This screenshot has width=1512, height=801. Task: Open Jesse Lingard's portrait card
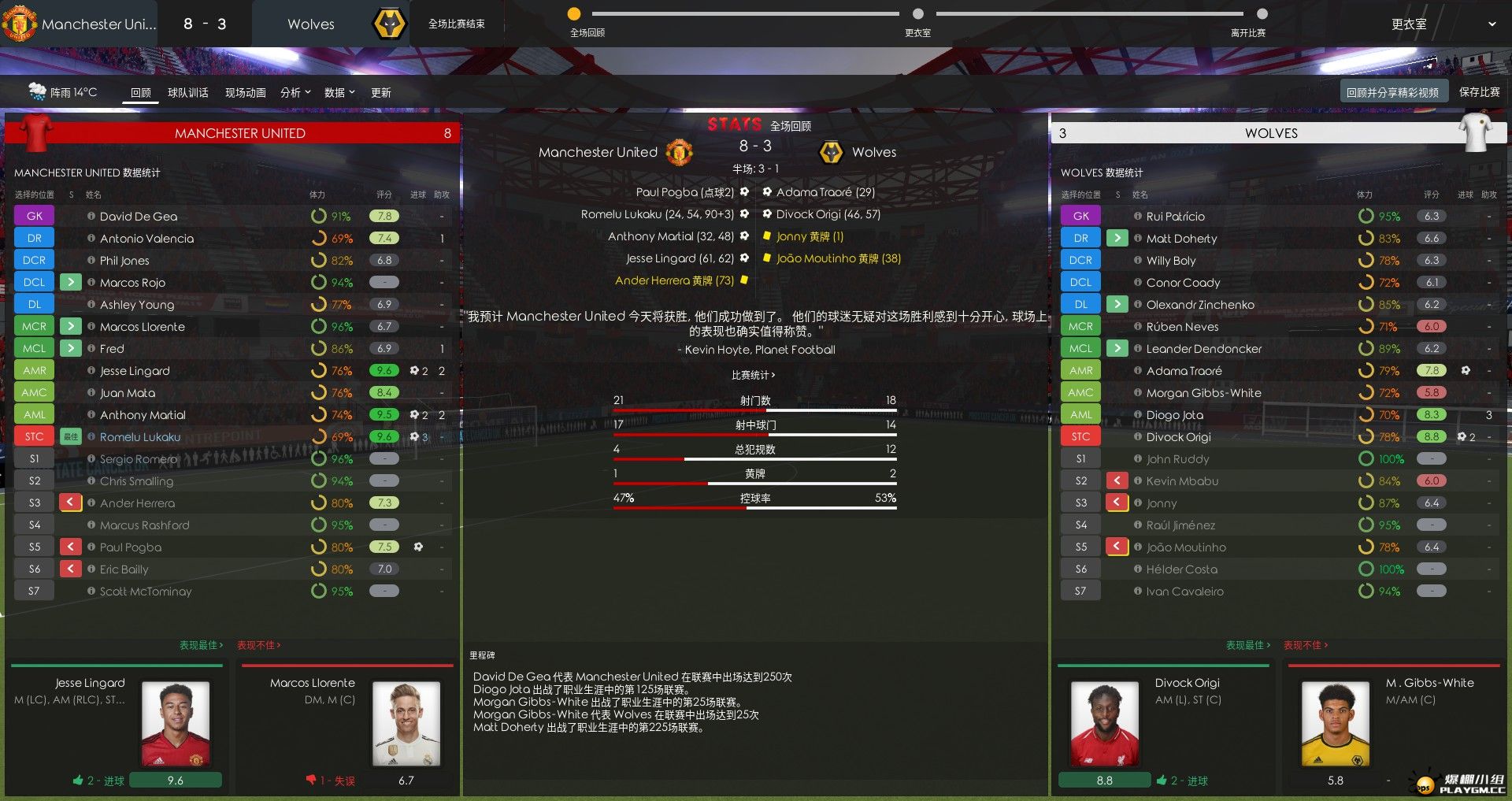pyautogui.click(x=175, y=725)
